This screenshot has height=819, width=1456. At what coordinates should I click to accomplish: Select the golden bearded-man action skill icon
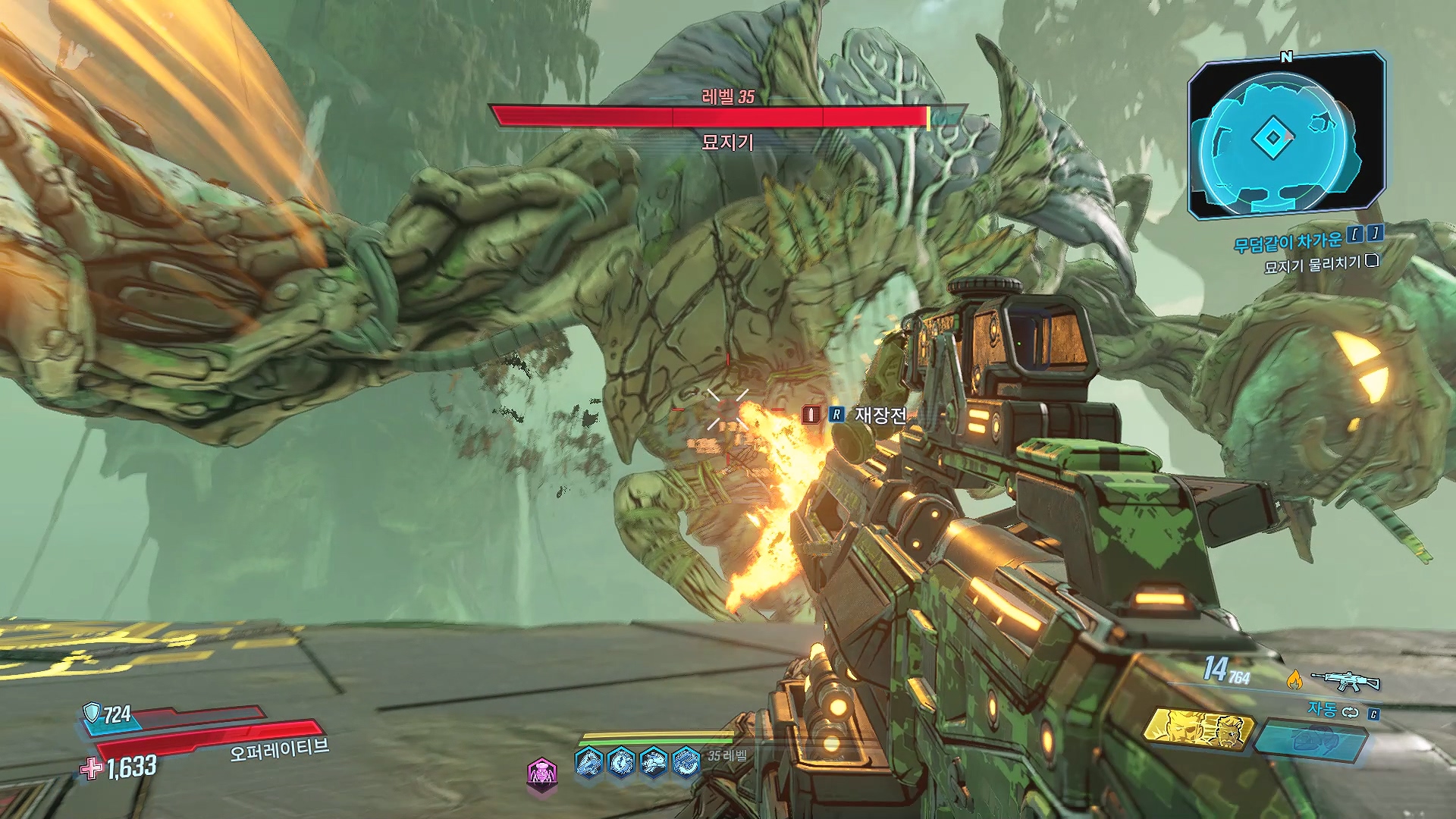point(1197,730)
